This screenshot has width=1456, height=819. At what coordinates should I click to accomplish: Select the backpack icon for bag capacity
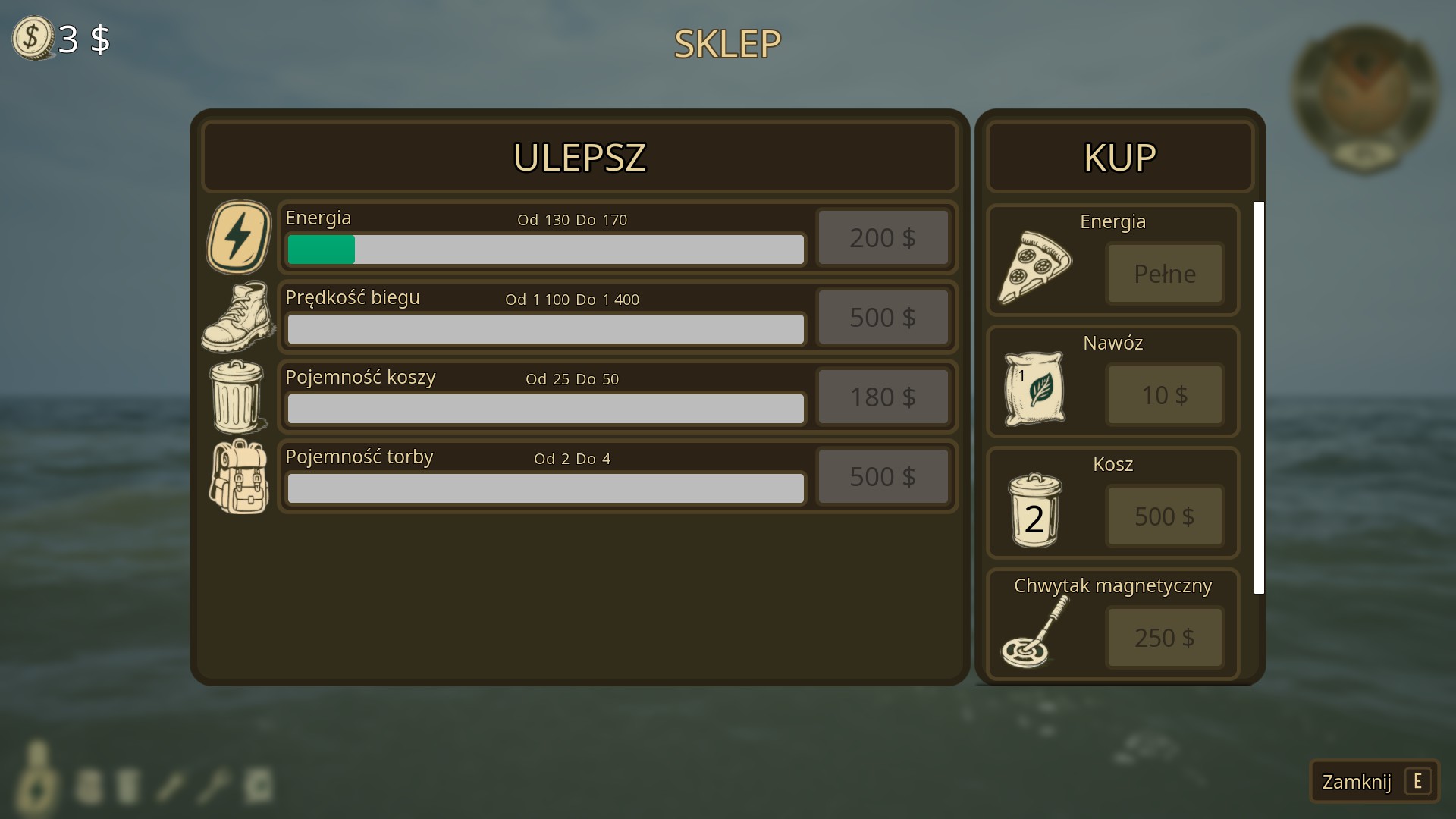[239, 477]
